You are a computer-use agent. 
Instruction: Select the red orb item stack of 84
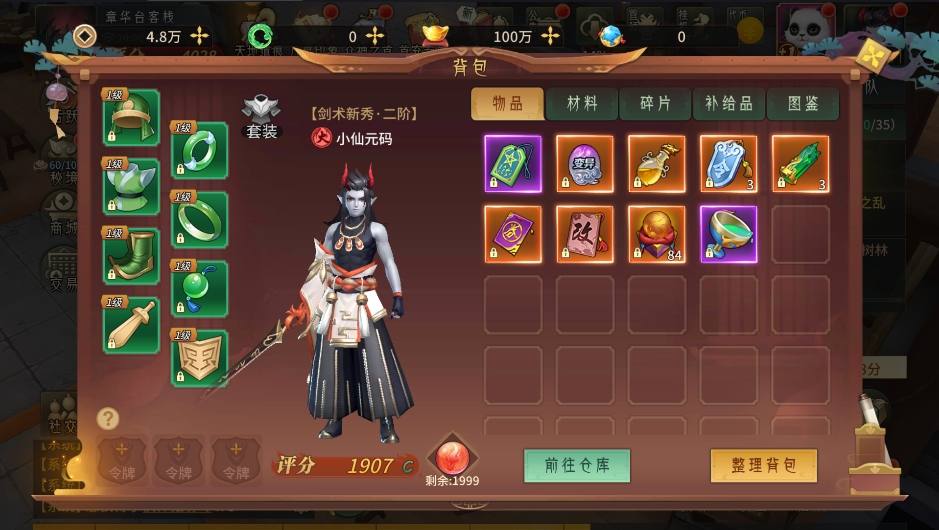656,234
